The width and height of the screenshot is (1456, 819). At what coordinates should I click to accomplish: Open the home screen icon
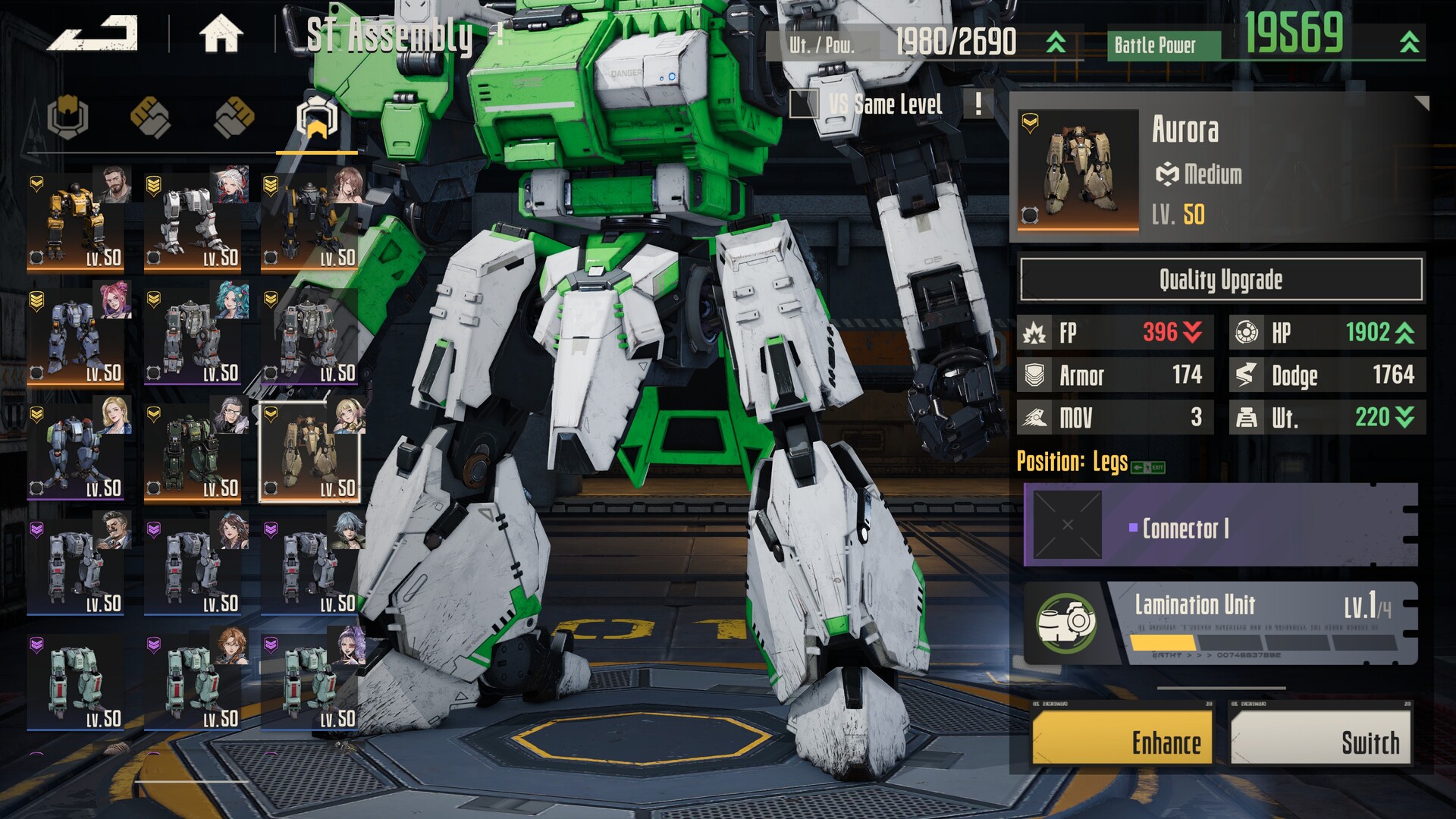coord(221,34)
